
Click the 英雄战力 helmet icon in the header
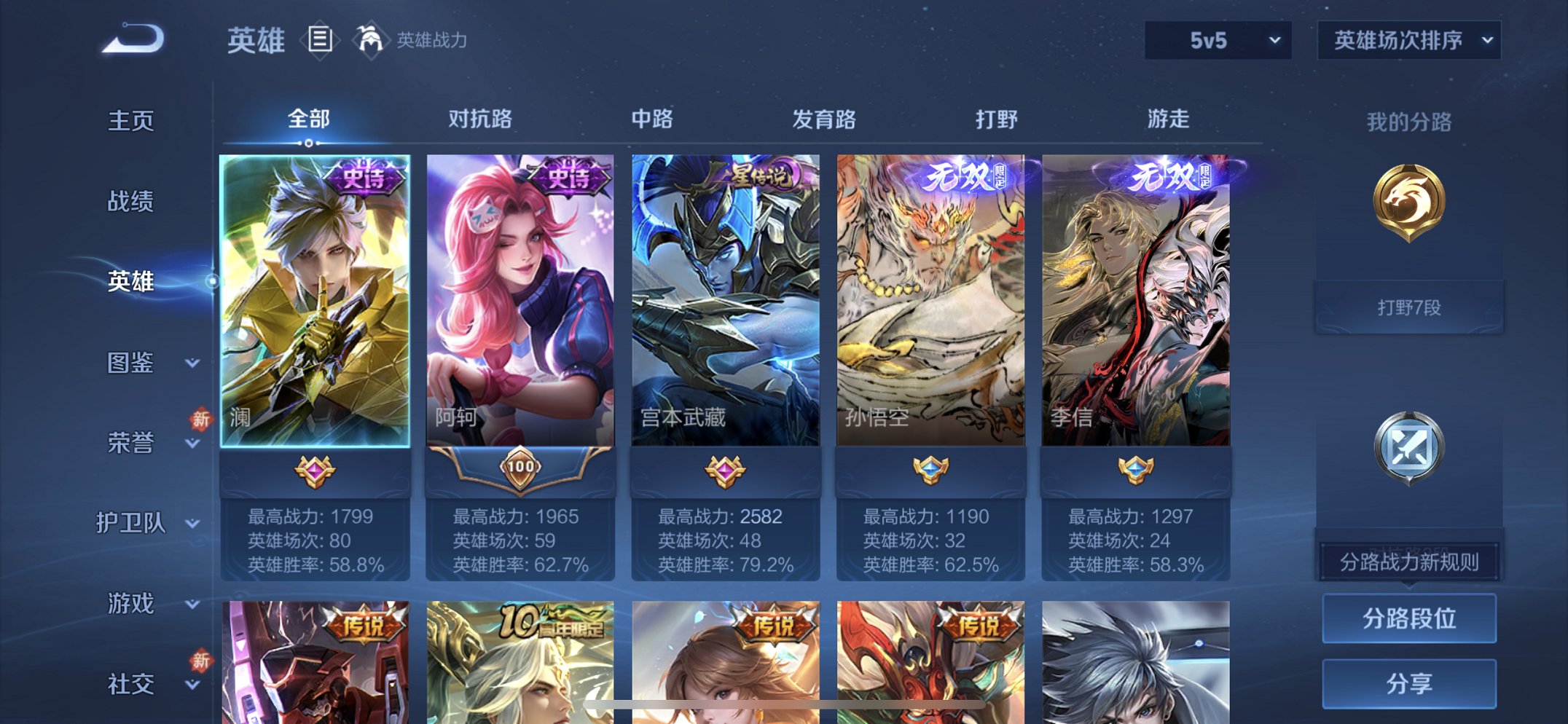[x=370, y=40]
